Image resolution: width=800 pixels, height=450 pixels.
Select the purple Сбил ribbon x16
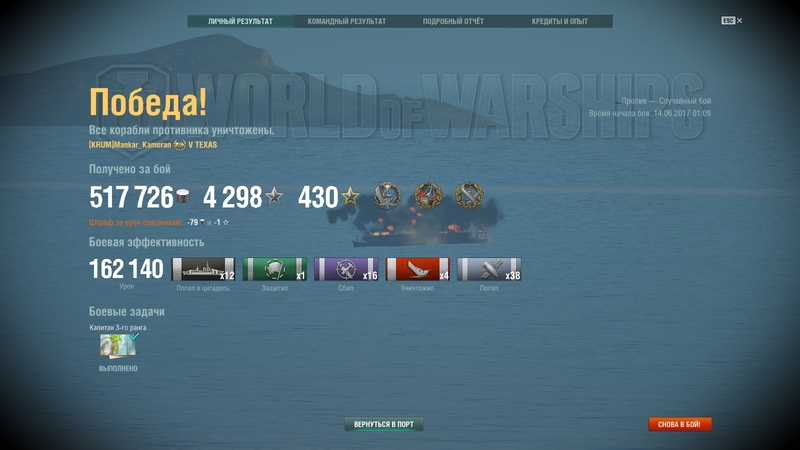[x=346, y=269]
